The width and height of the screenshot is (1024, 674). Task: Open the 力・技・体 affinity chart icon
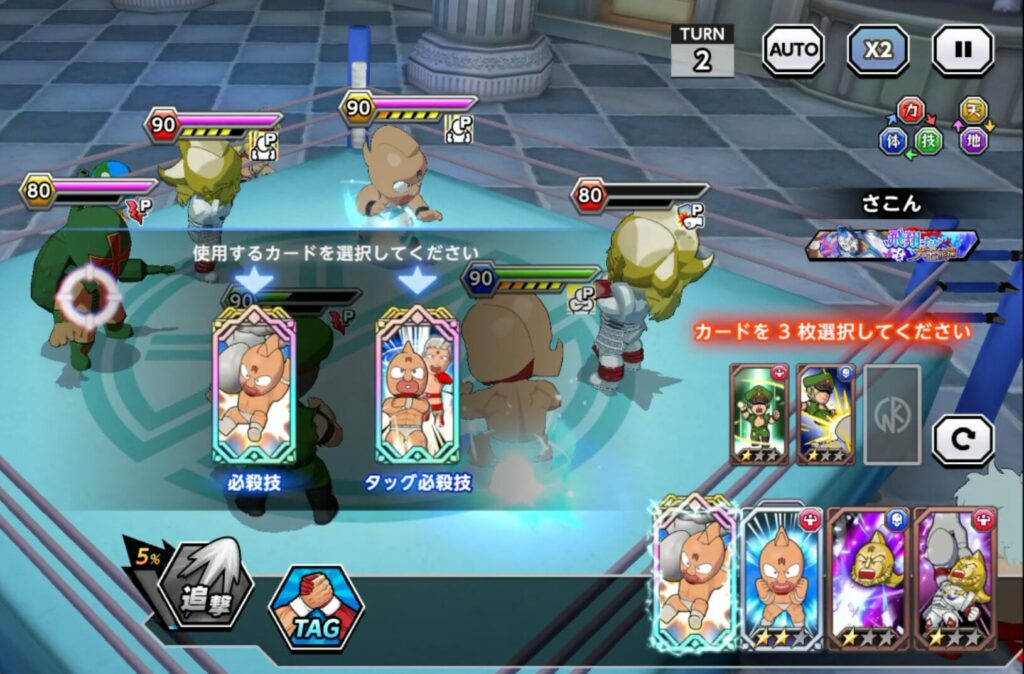coord(911,127)
